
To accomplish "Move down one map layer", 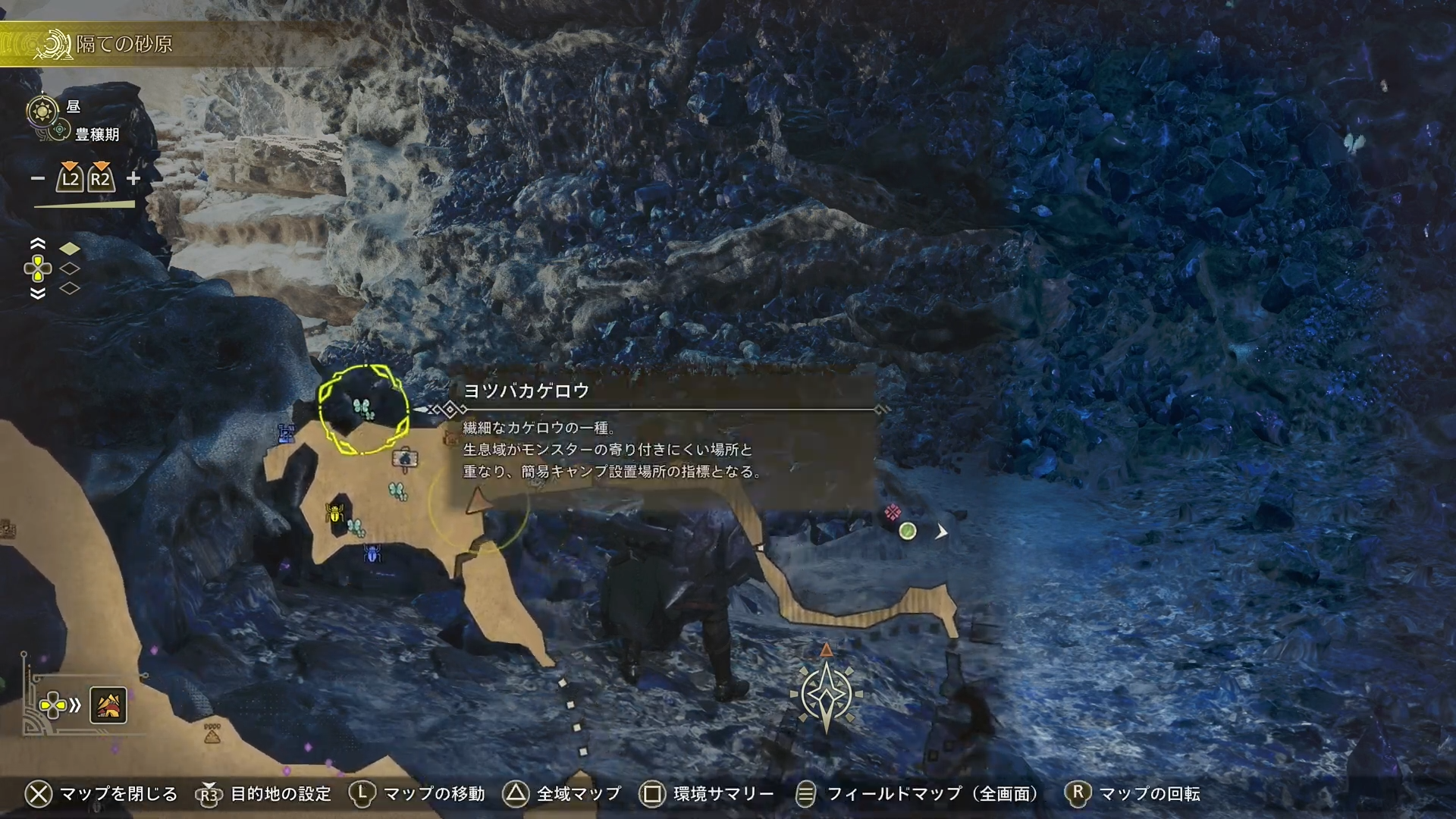I will 37,293.
